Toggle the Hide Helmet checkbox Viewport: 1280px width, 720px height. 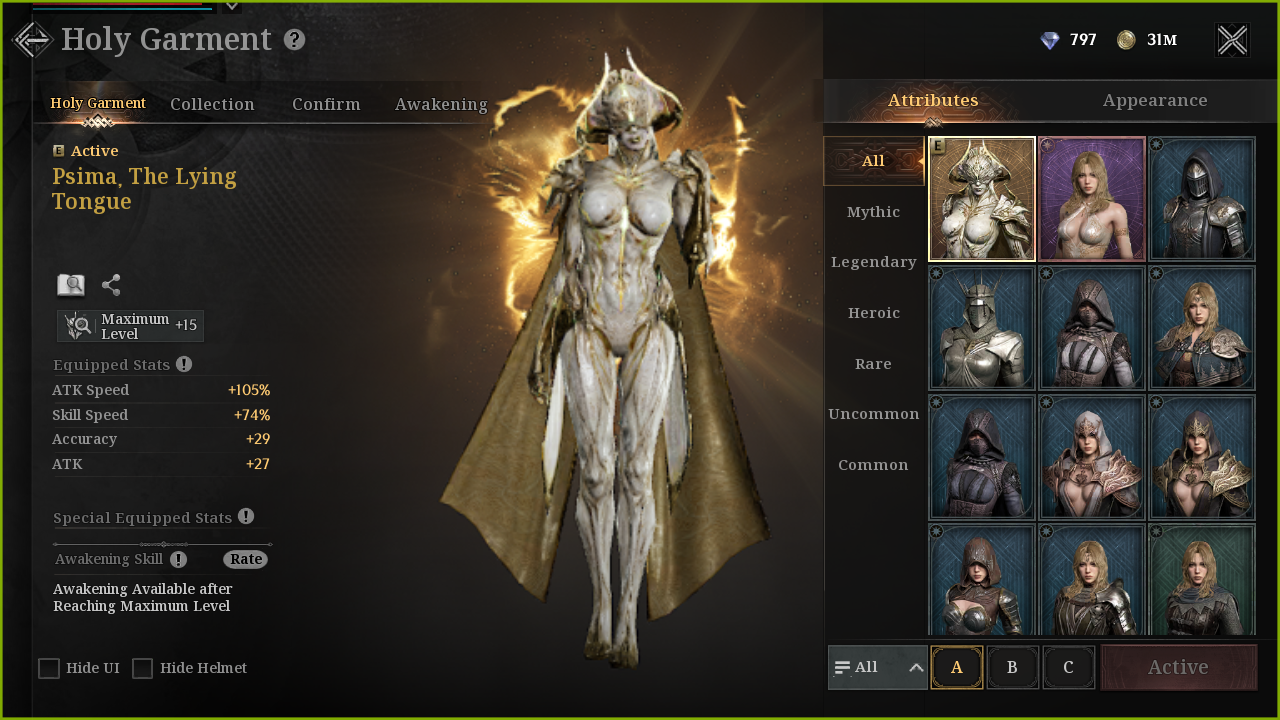pyautogui.click(x=143, y=668)
